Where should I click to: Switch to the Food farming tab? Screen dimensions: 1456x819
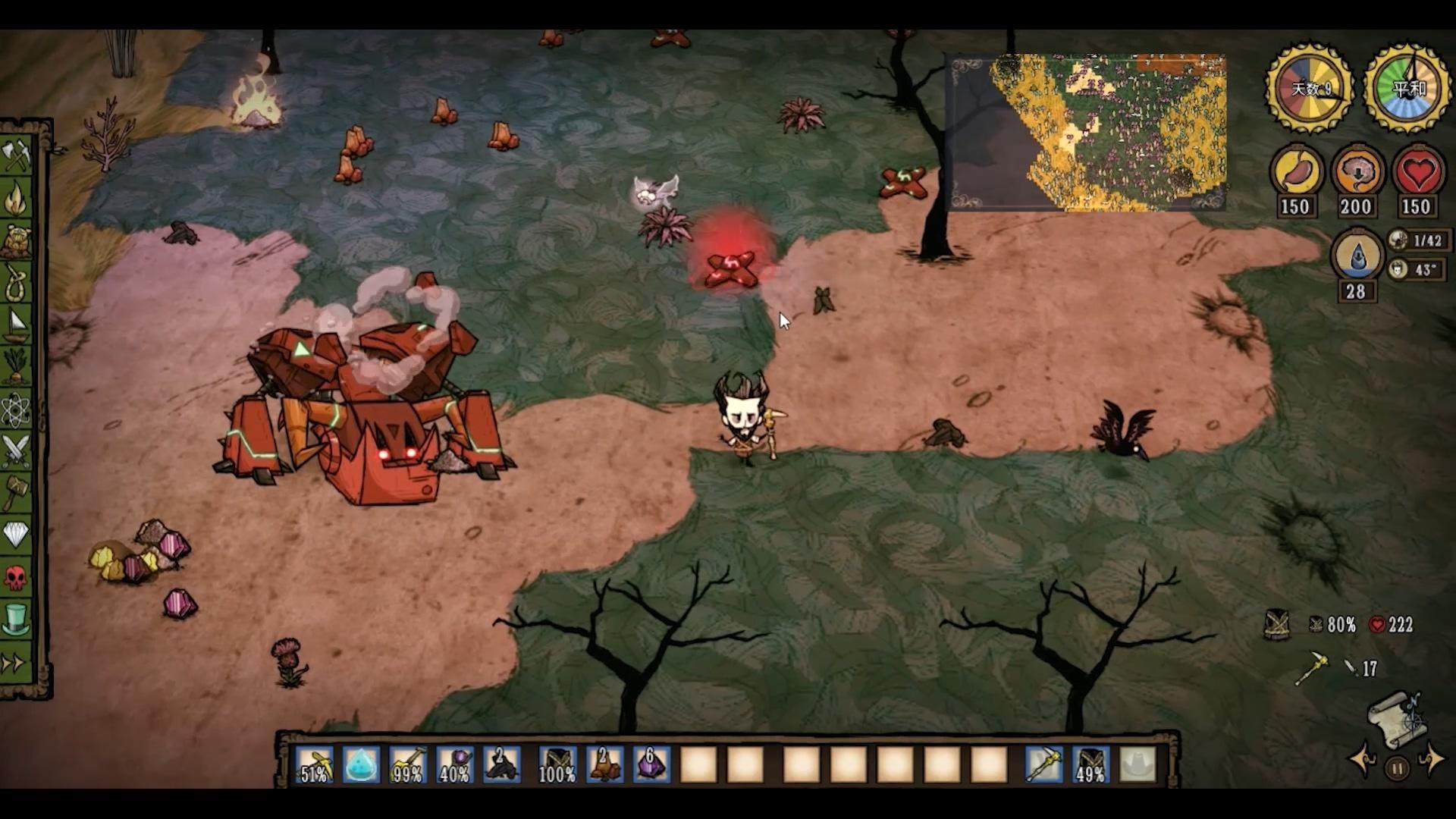[17, 367]
